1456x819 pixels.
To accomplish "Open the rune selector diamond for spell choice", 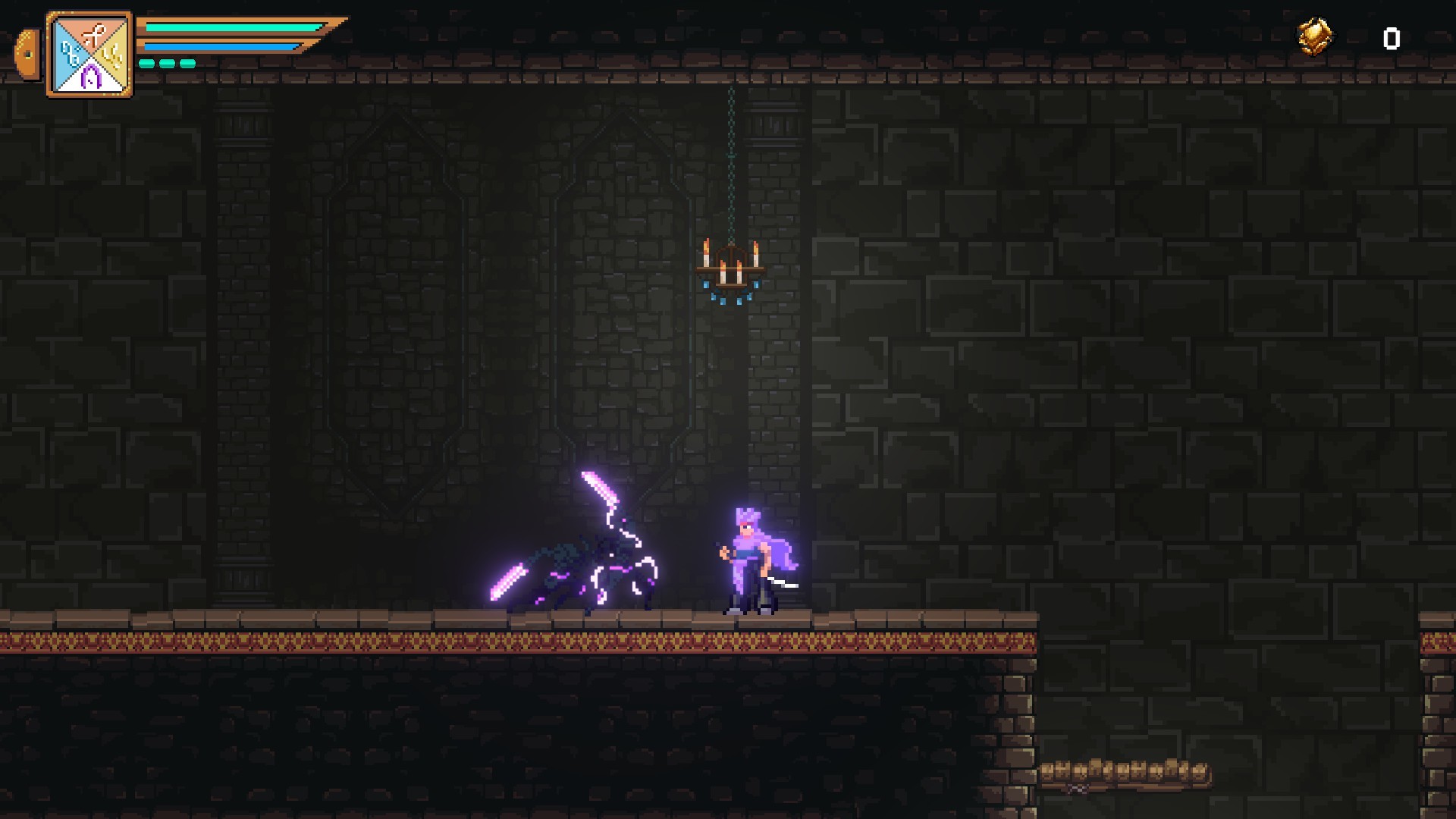I will [x=89, y=53].
